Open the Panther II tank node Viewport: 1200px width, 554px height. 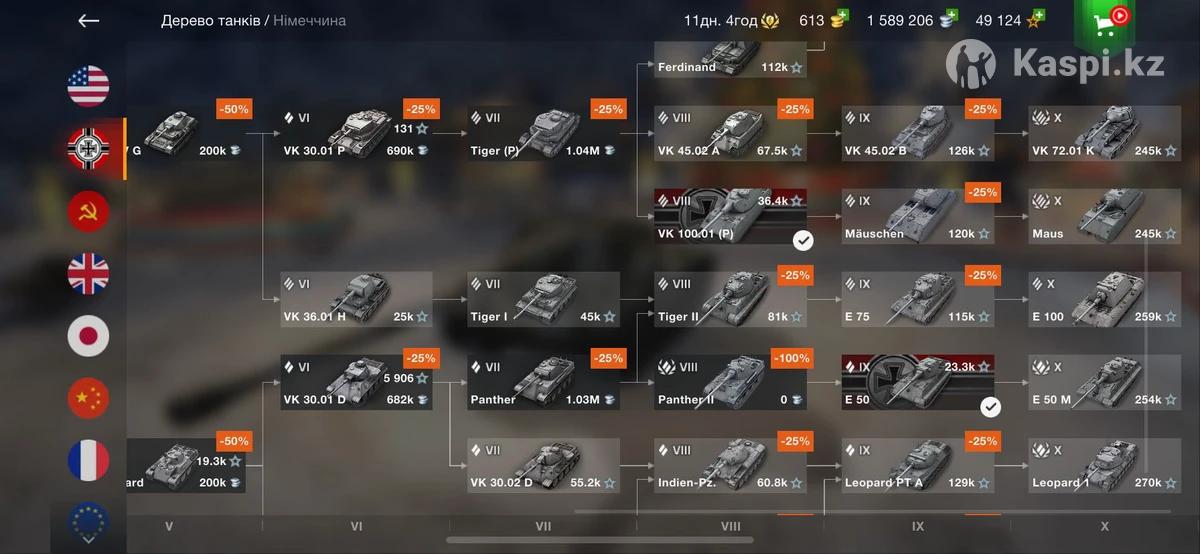tap(730, 382)
